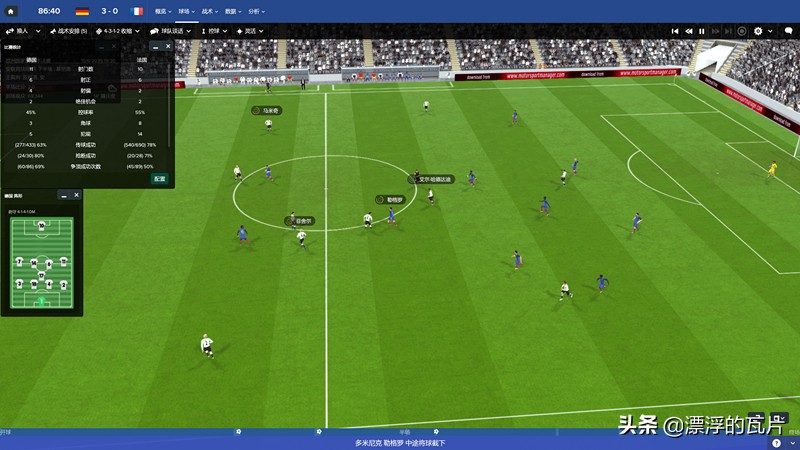Screen dimensions: 800x450
Task: Open the 控球 mentality dropdown
Action: (215, 31)
